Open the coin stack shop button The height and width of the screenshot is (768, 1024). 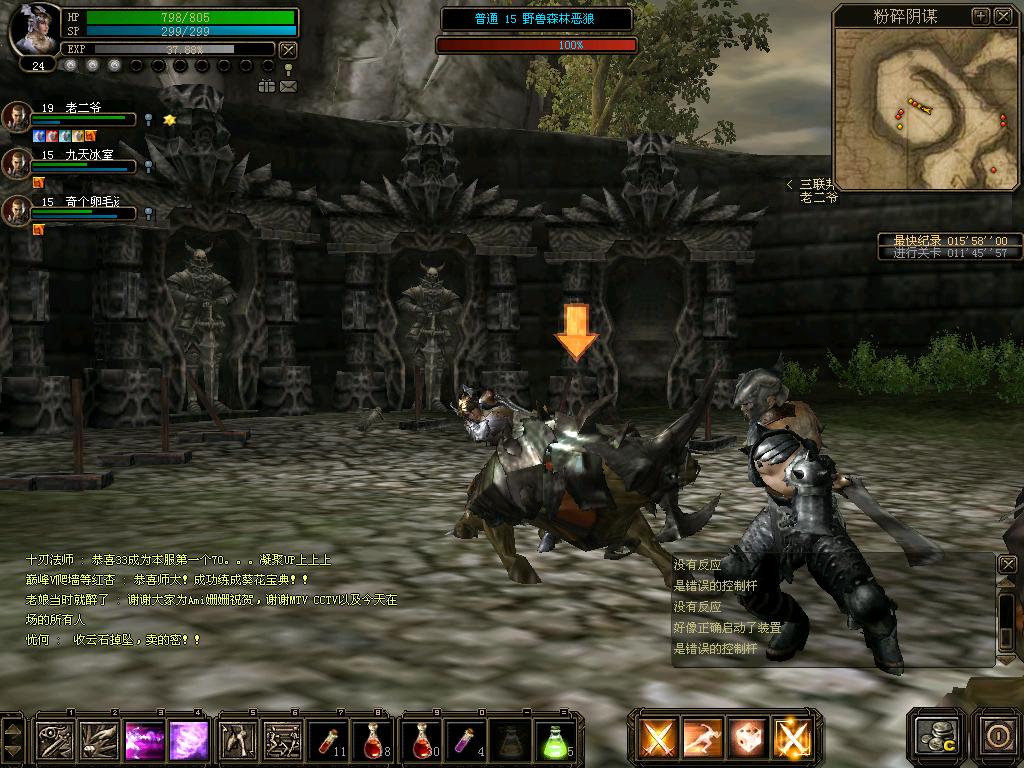pyautogui.click(x=938, y=735)
